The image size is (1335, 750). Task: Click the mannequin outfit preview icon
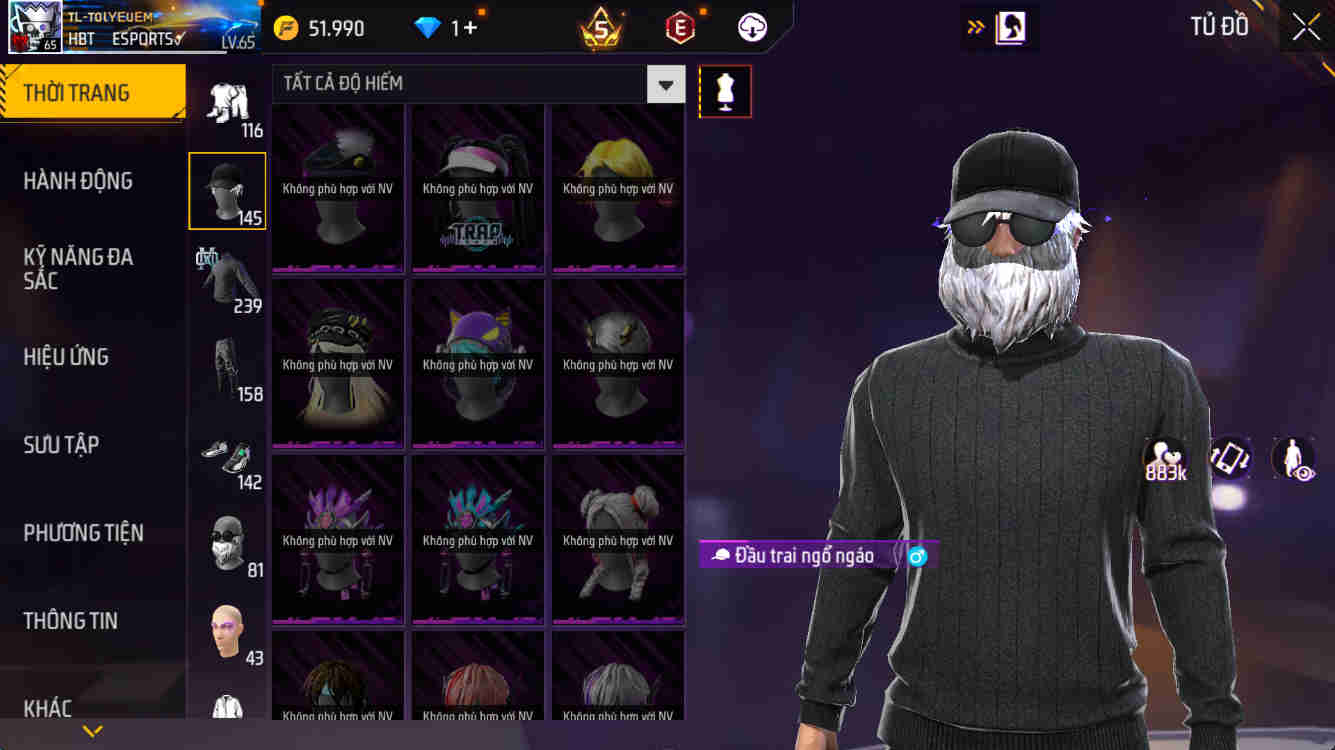click(x=724, y=91)
